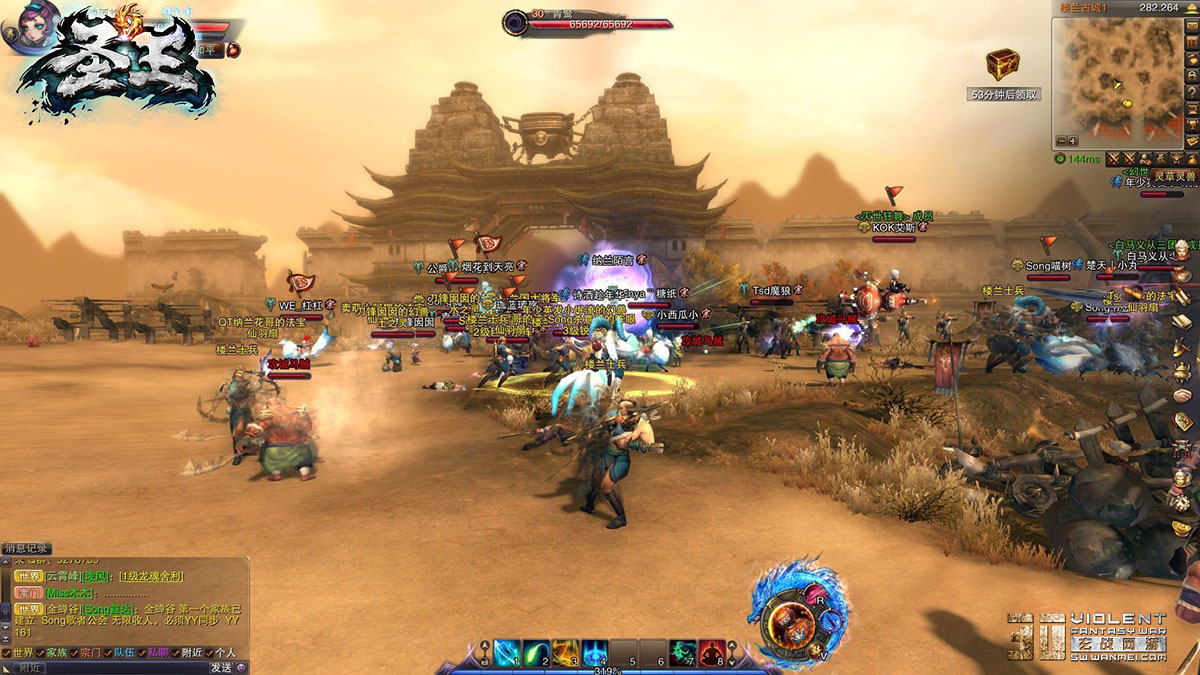Use the red meditation skill in slot 8
Viewport: 1200px width, 675px height.
(712, 653)
